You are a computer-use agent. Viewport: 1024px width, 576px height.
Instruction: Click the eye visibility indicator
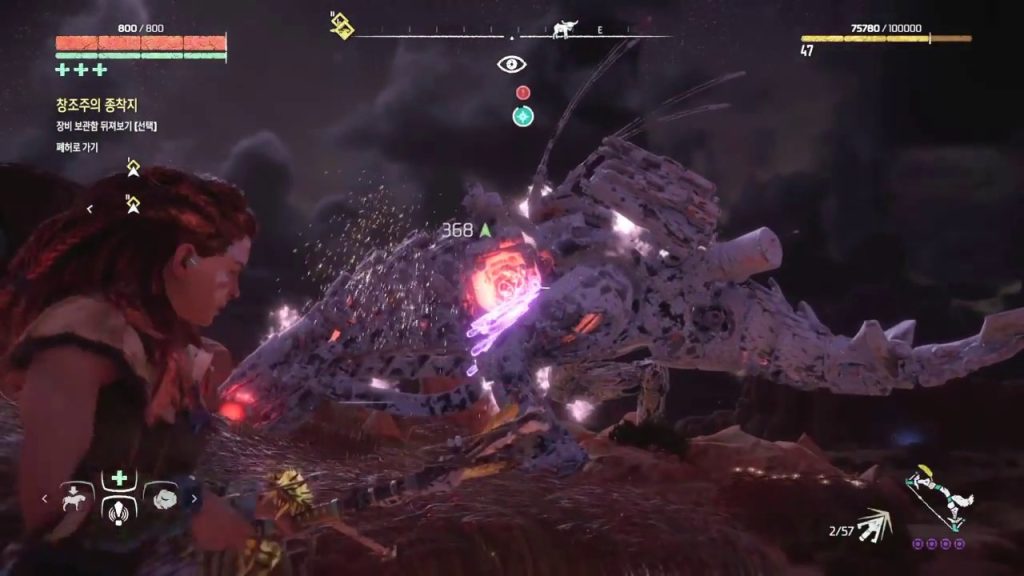tap(512, 64)
